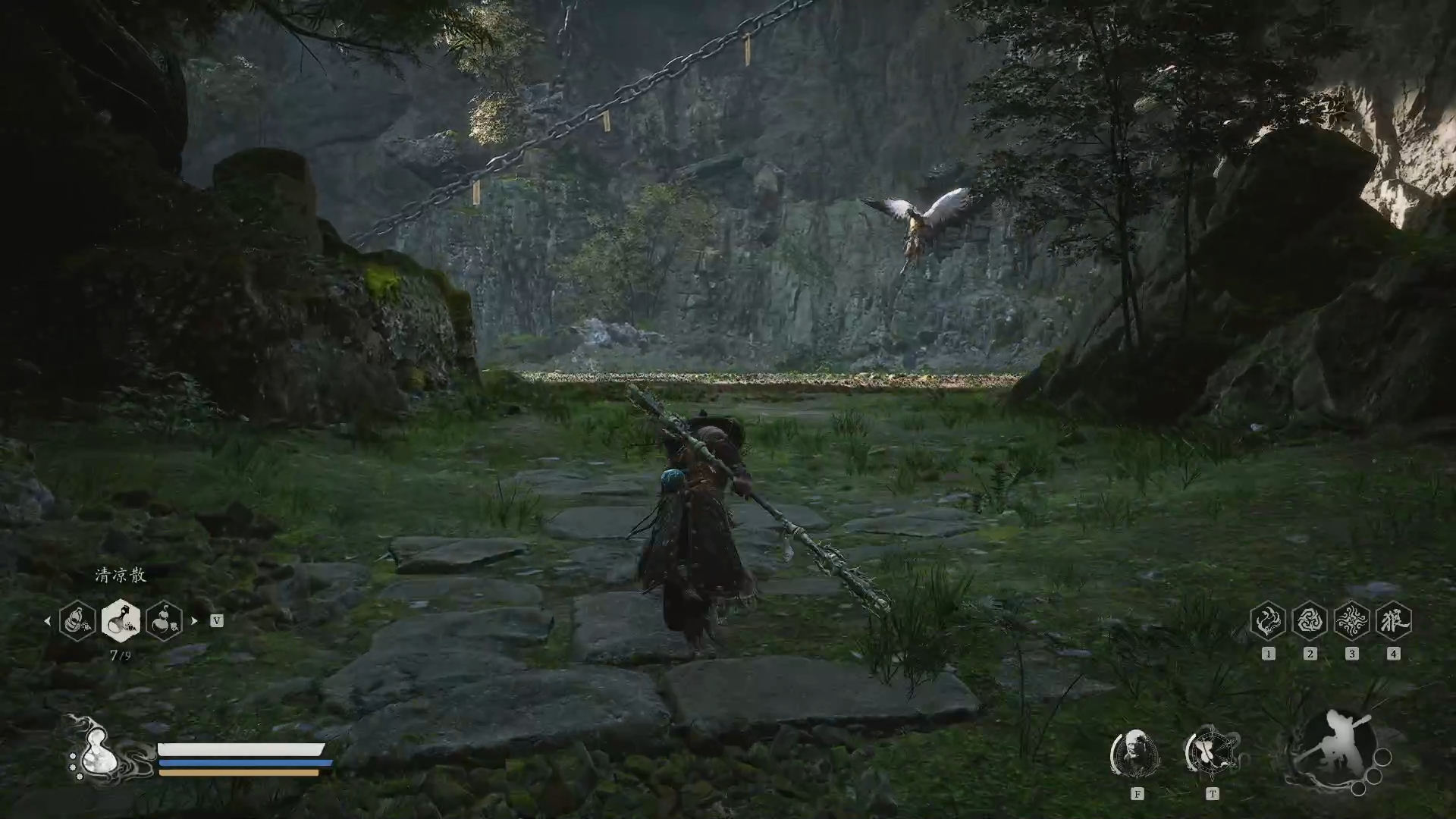Select the double-gourd item with cup
This screenshot has height=819, width=1456.
[164, 620]
